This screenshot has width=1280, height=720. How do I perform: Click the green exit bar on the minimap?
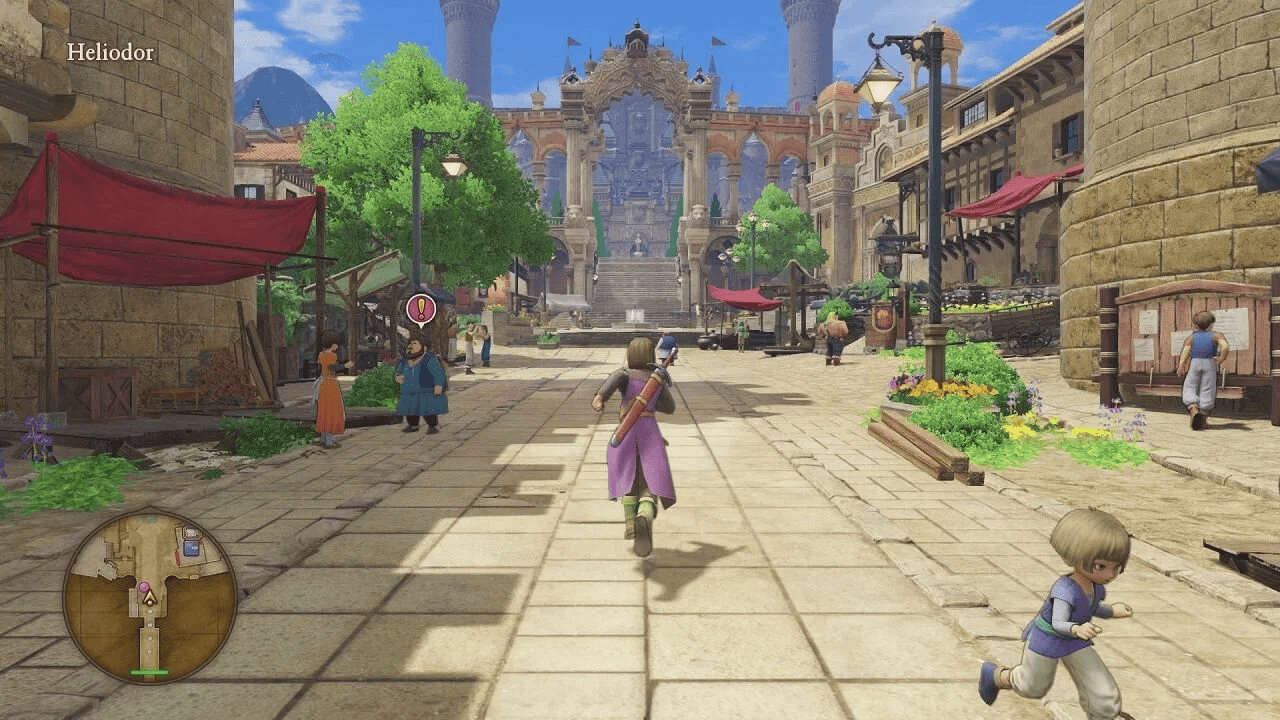[148, 672]
